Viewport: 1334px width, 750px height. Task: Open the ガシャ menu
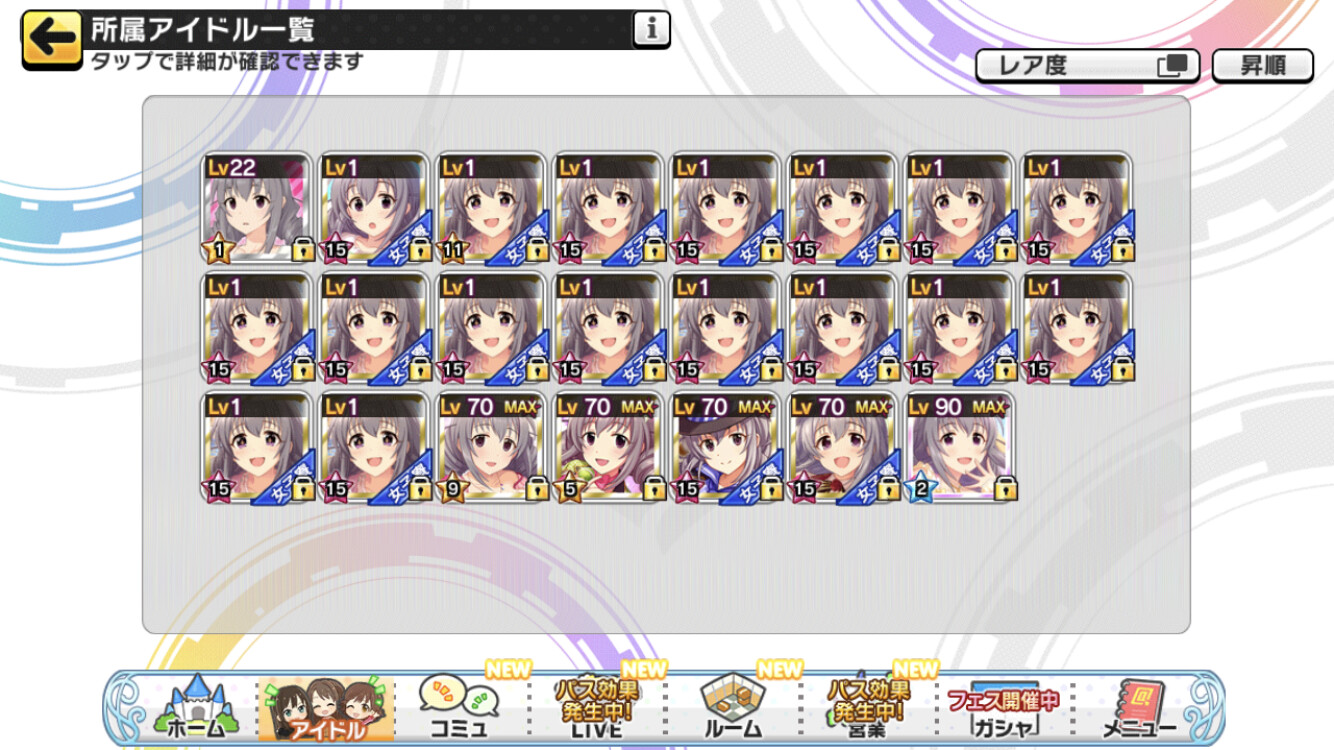pos(1002,708)
